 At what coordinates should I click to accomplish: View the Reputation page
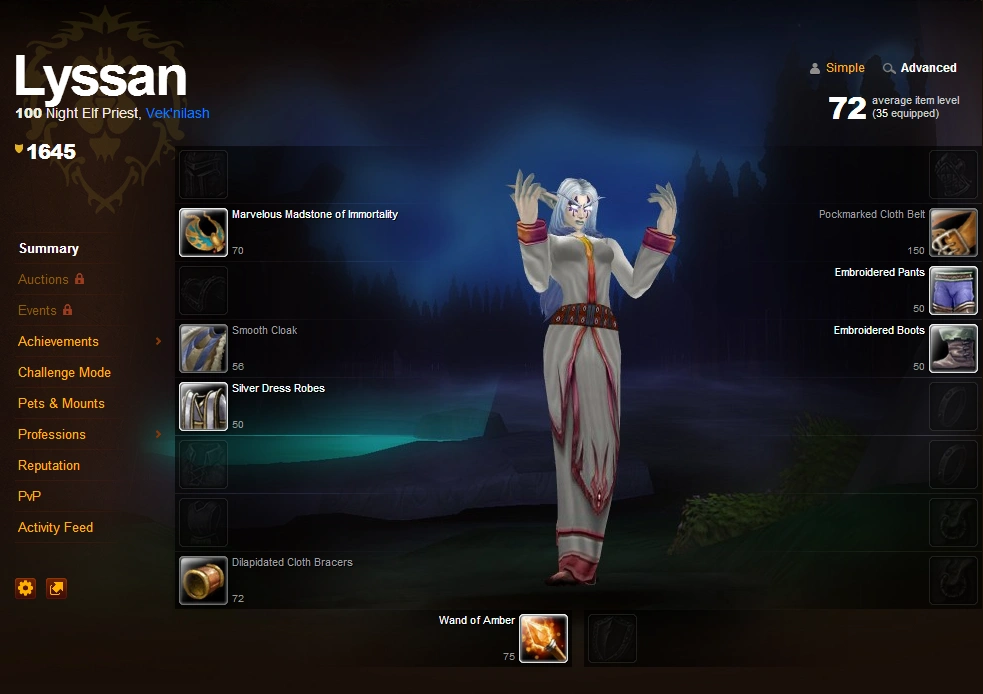click(x=49, y=466)
